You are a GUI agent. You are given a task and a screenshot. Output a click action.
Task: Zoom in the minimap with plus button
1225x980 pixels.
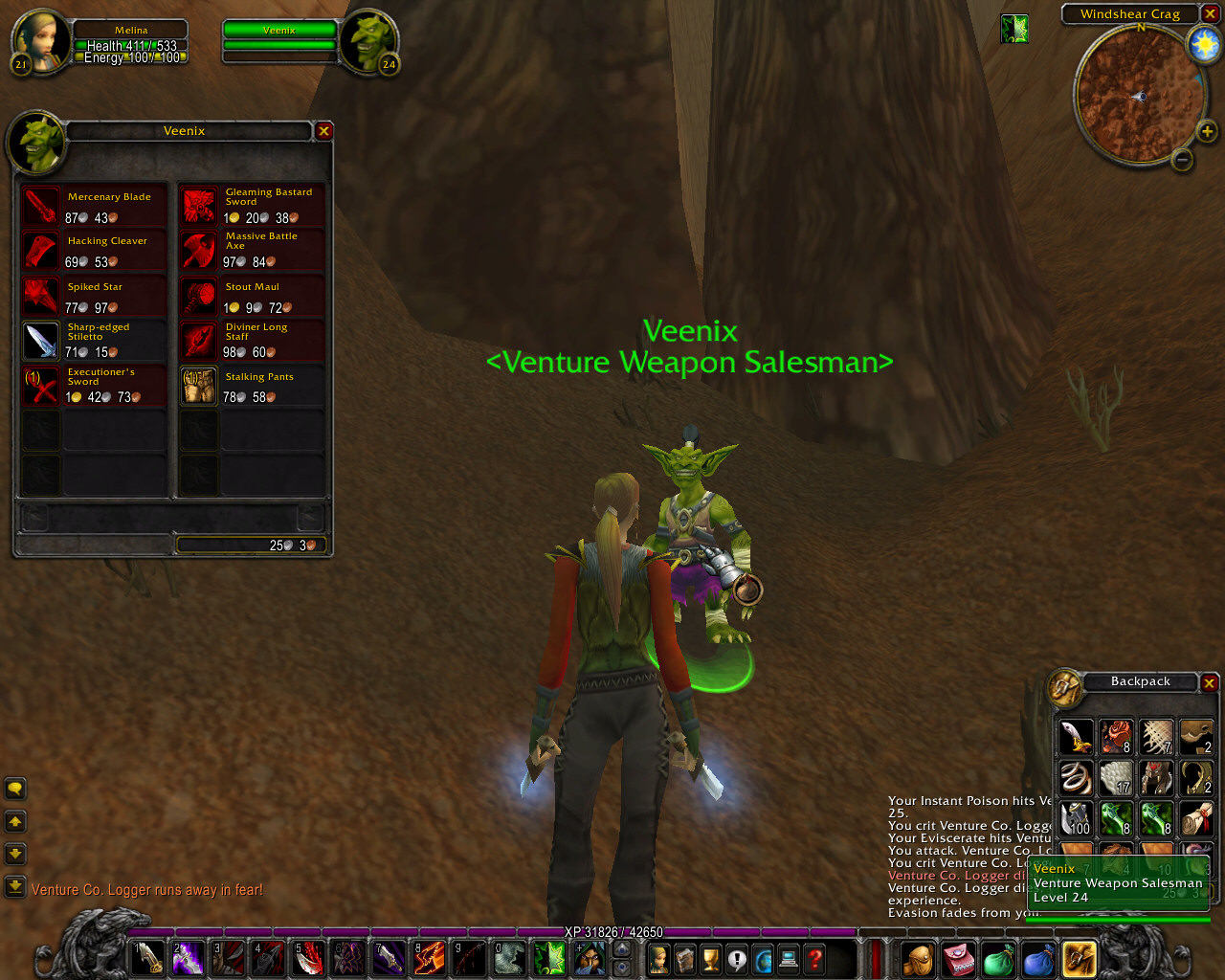click(x=1207, y=131)
